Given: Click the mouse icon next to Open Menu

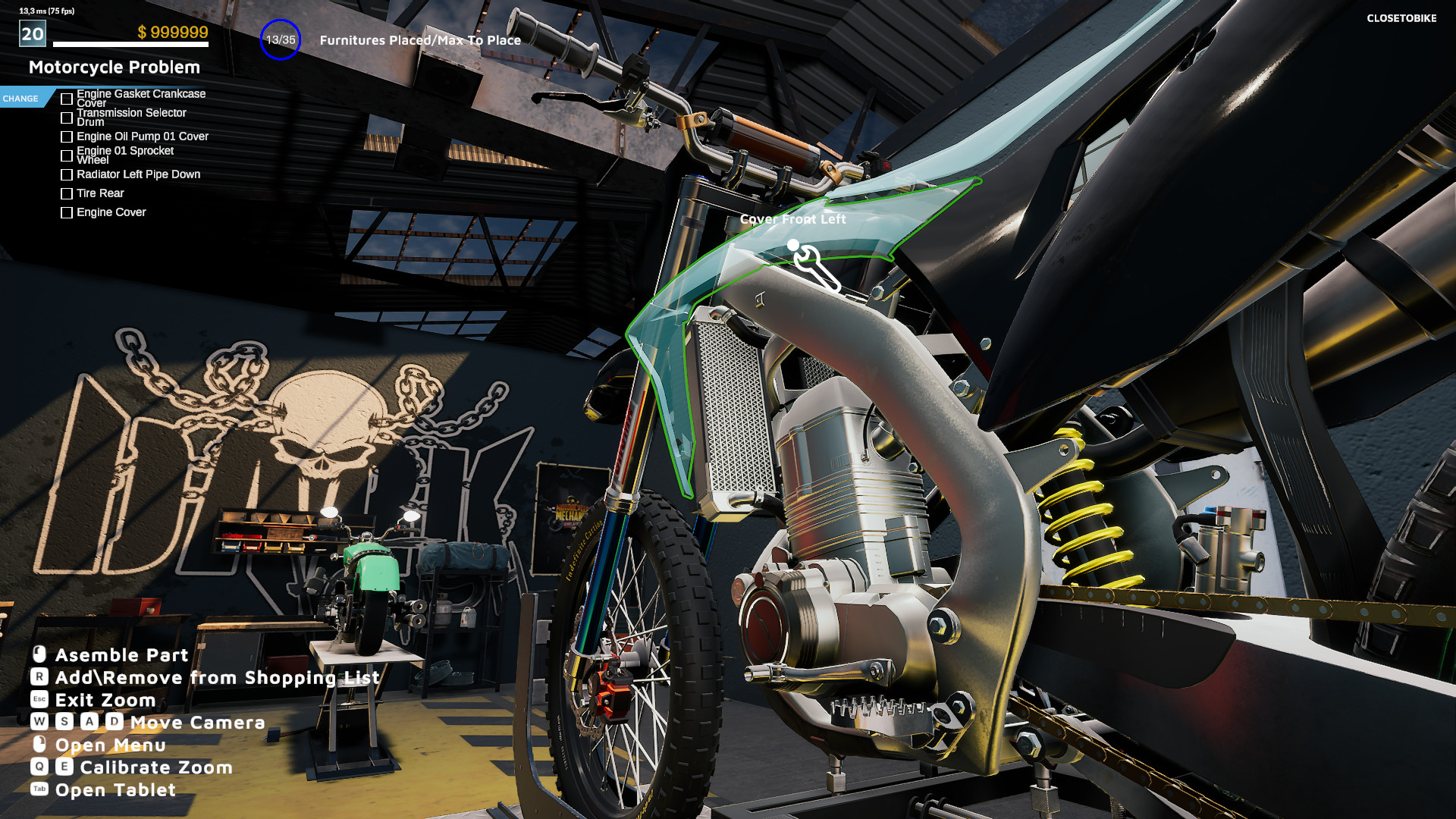Looking at the screenshot, I should tap(38, 745).
